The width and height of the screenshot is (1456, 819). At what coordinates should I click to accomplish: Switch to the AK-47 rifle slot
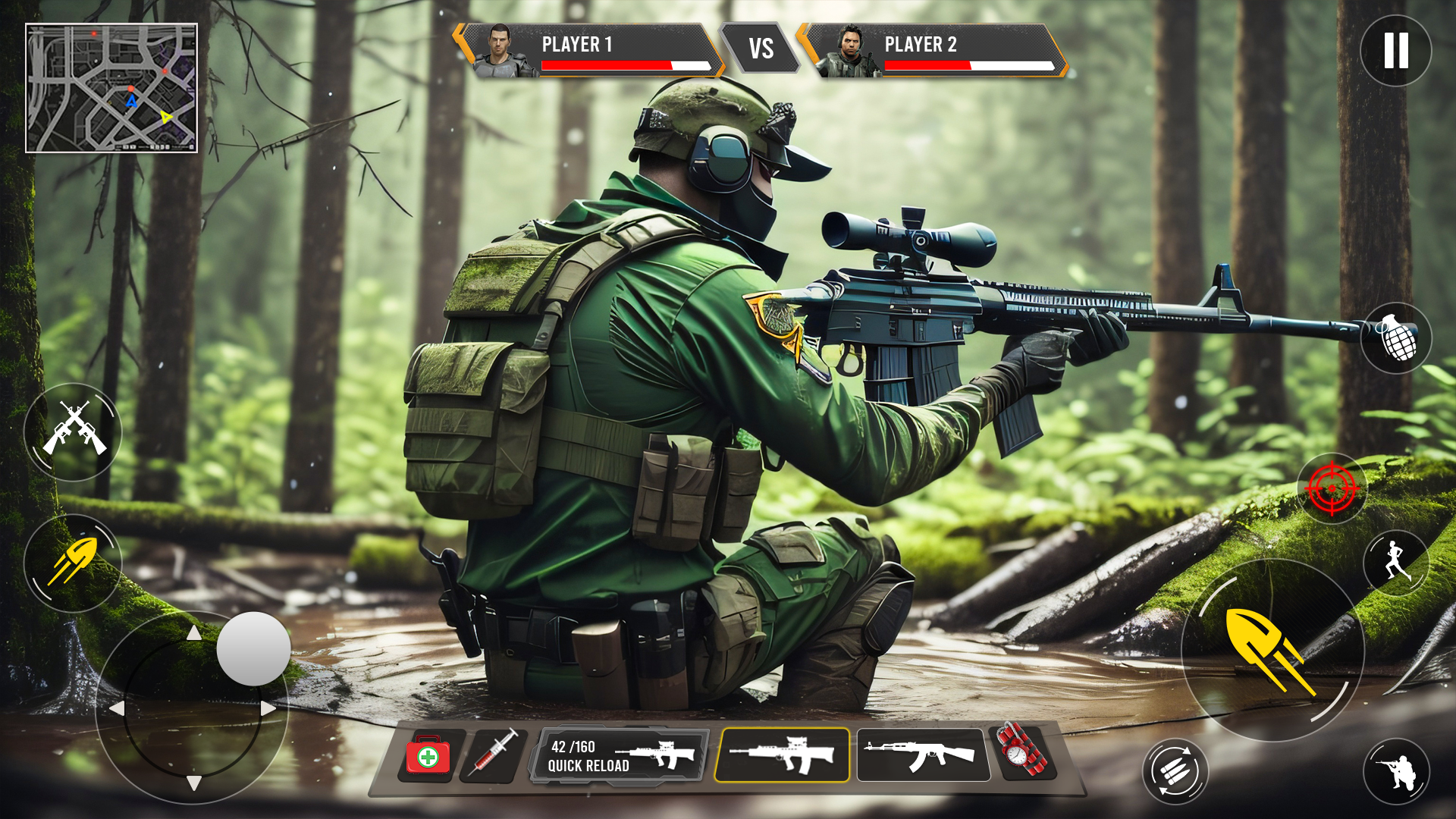click(x=923, y=755)
